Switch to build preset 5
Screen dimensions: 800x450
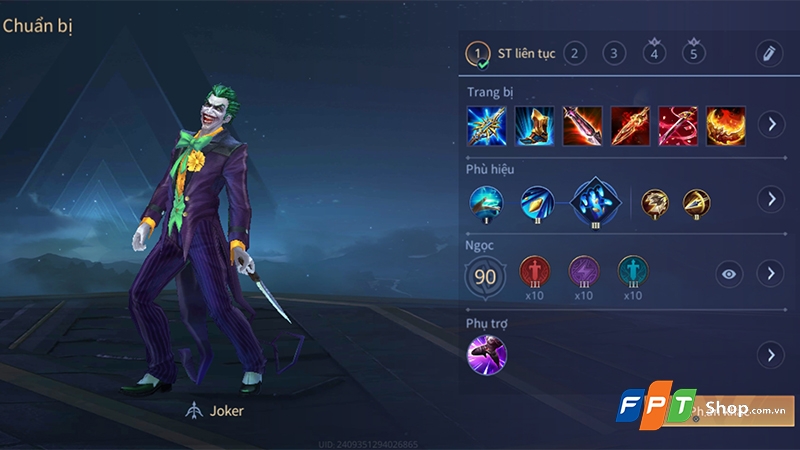click(692, 53)
